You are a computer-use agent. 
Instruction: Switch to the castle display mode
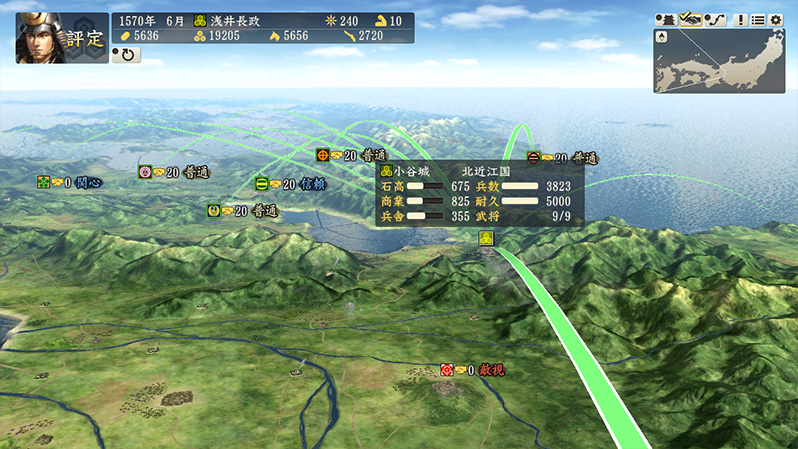click(x=665, y=19)
